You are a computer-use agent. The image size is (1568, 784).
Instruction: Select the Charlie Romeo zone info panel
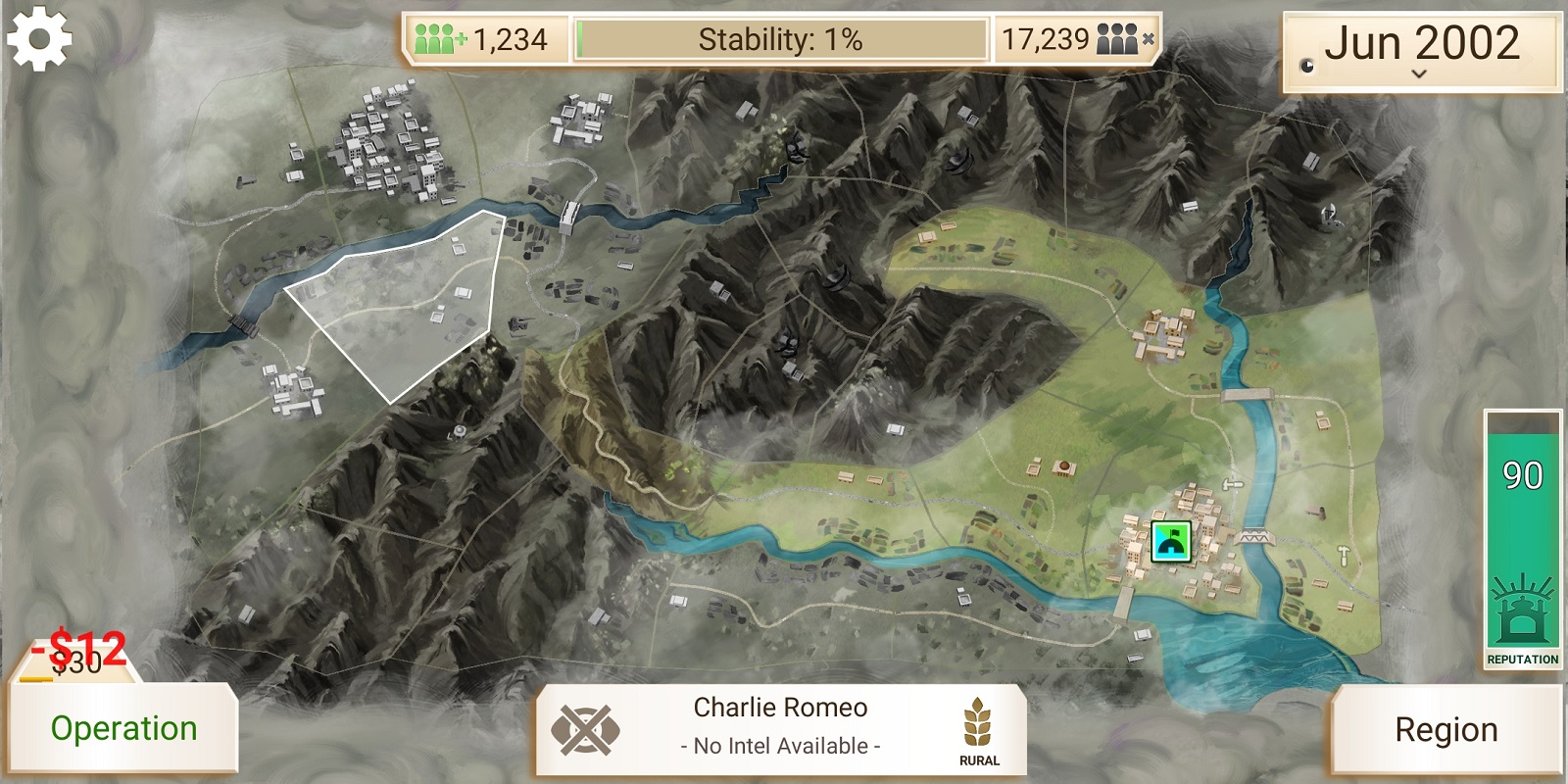[780, 727]
